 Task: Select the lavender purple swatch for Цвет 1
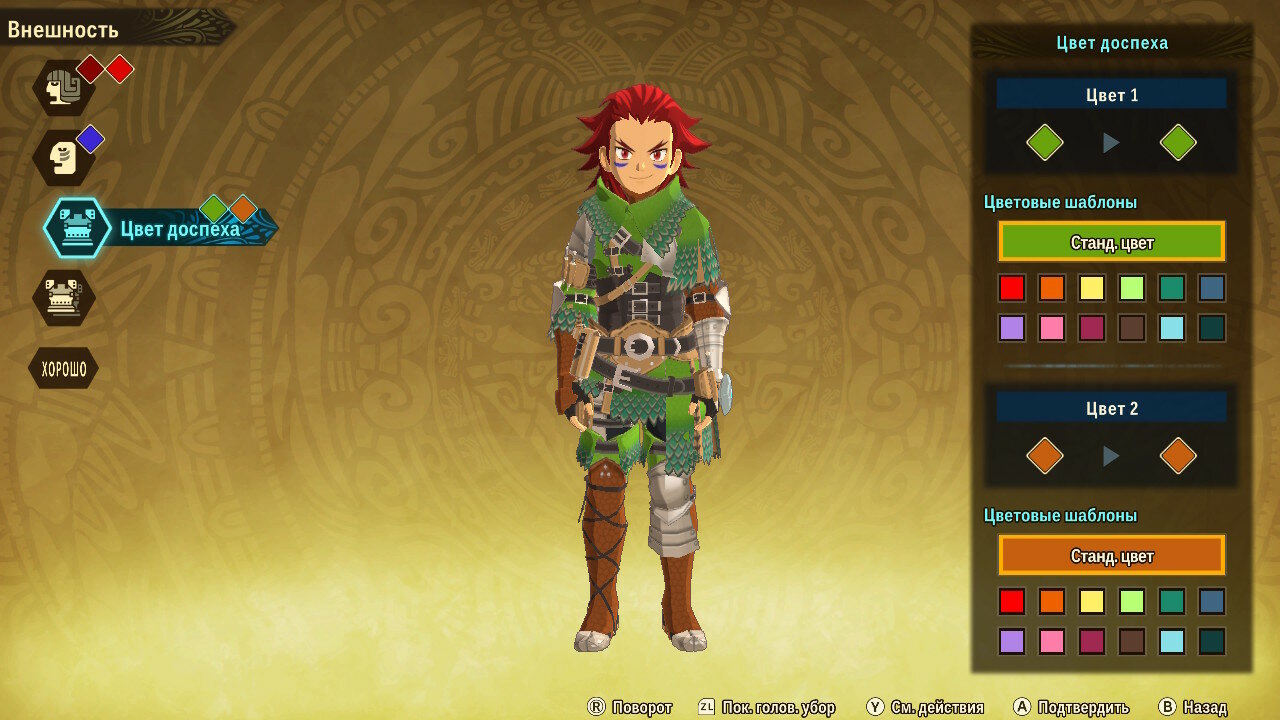point(1012,328)
